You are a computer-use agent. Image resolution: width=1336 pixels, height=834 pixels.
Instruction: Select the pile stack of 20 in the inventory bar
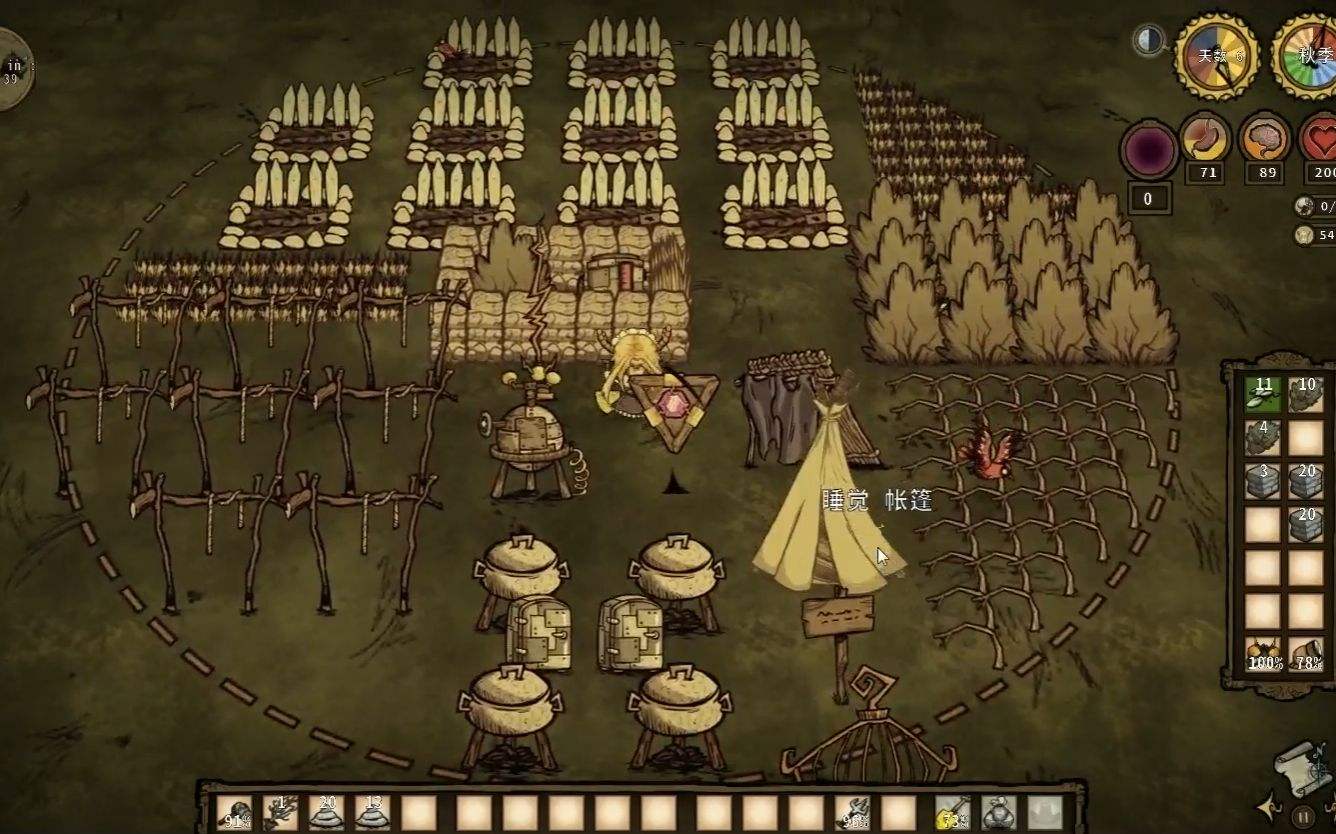click(x=327, y=812)
